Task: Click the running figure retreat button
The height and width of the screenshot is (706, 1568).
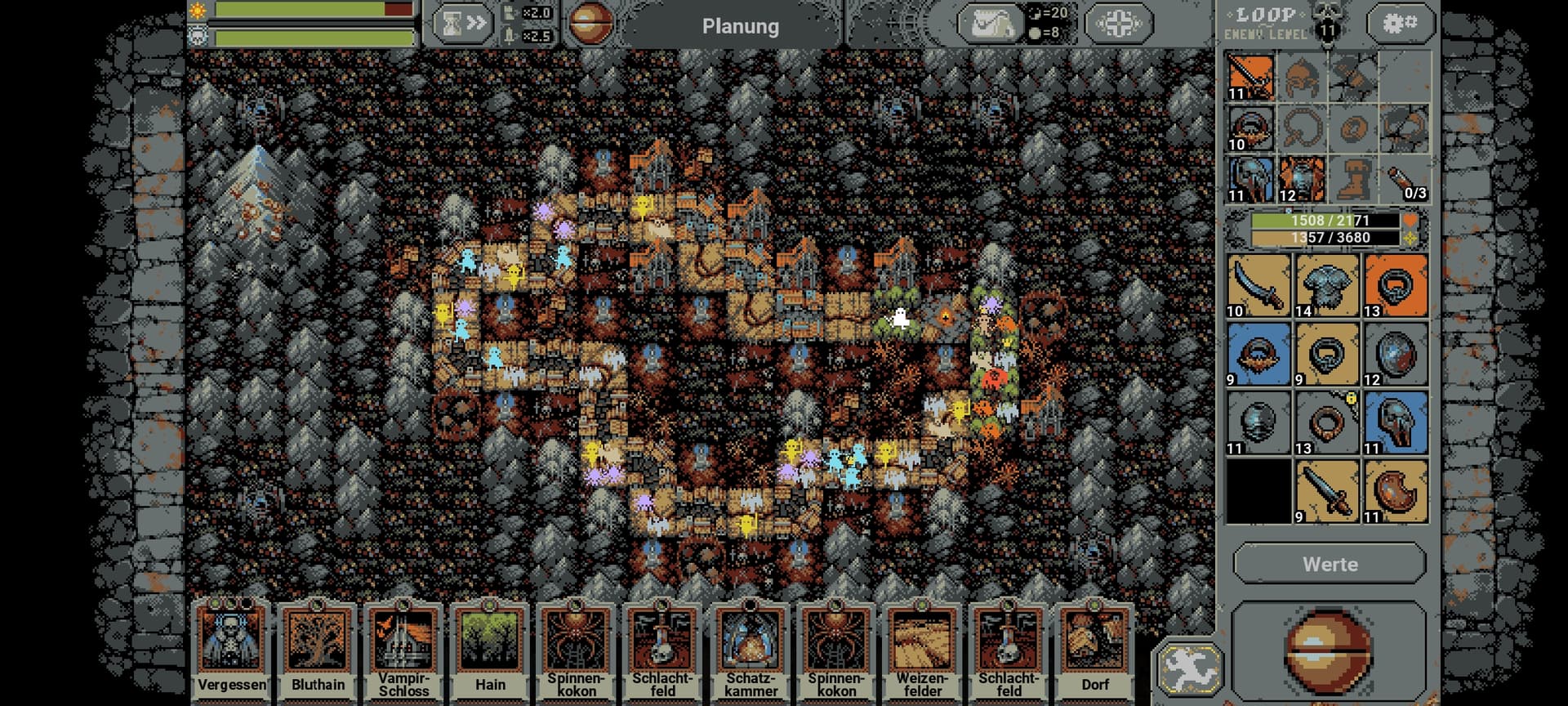Action: point(1188,668)
